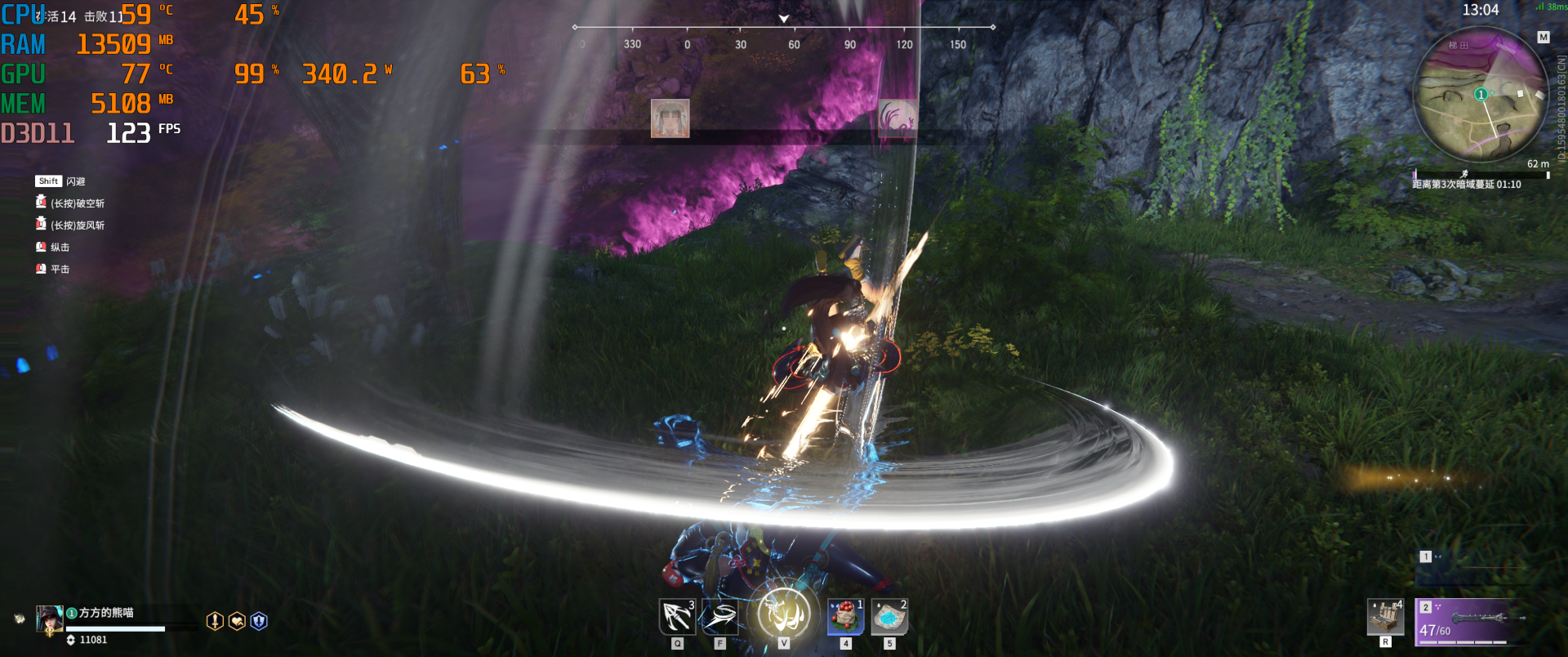Click the green teammate marker on minimap

(1480, 95)
